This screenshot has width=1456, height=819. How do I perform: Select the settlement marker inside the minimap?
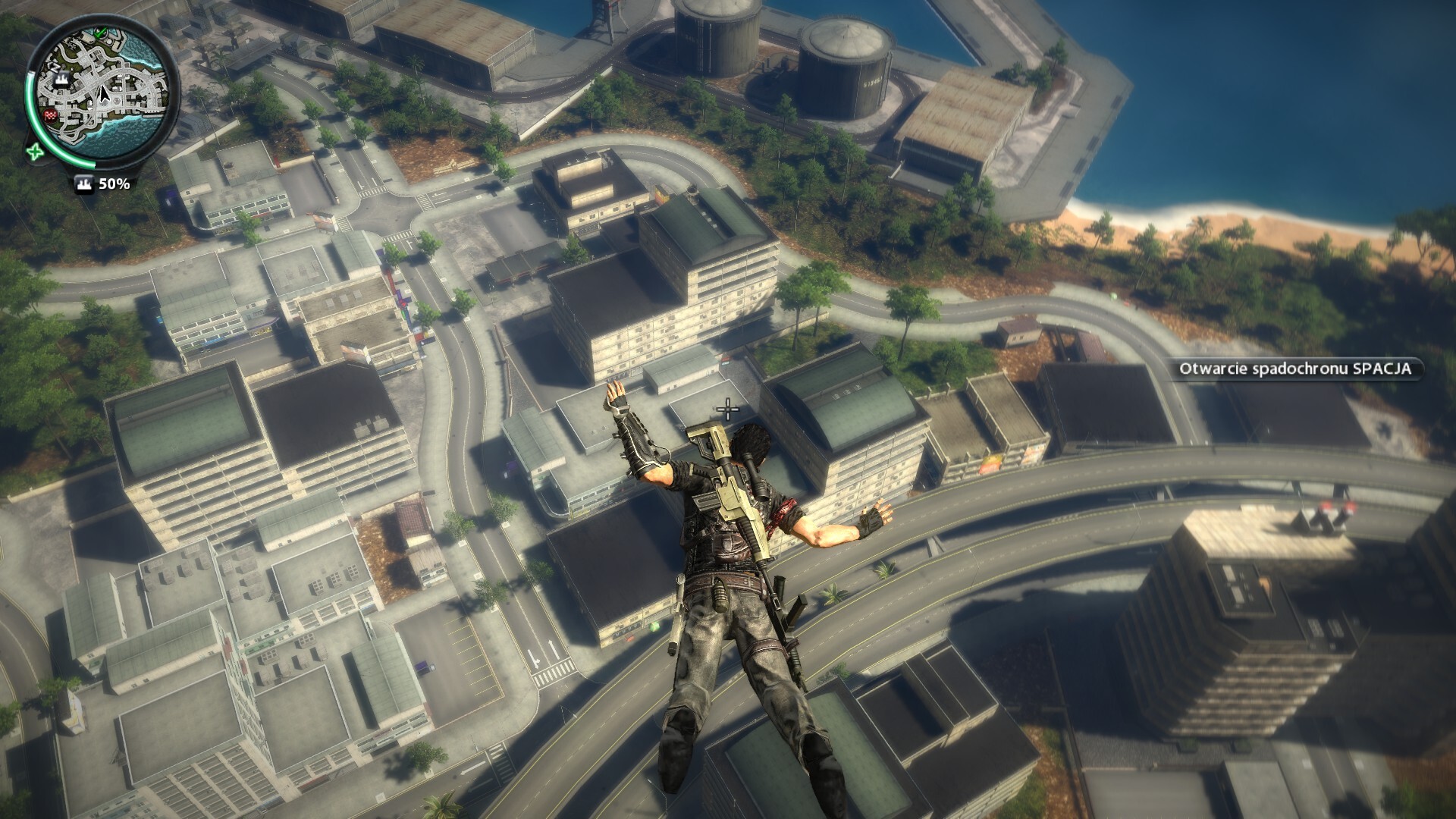tap(62, 78)
